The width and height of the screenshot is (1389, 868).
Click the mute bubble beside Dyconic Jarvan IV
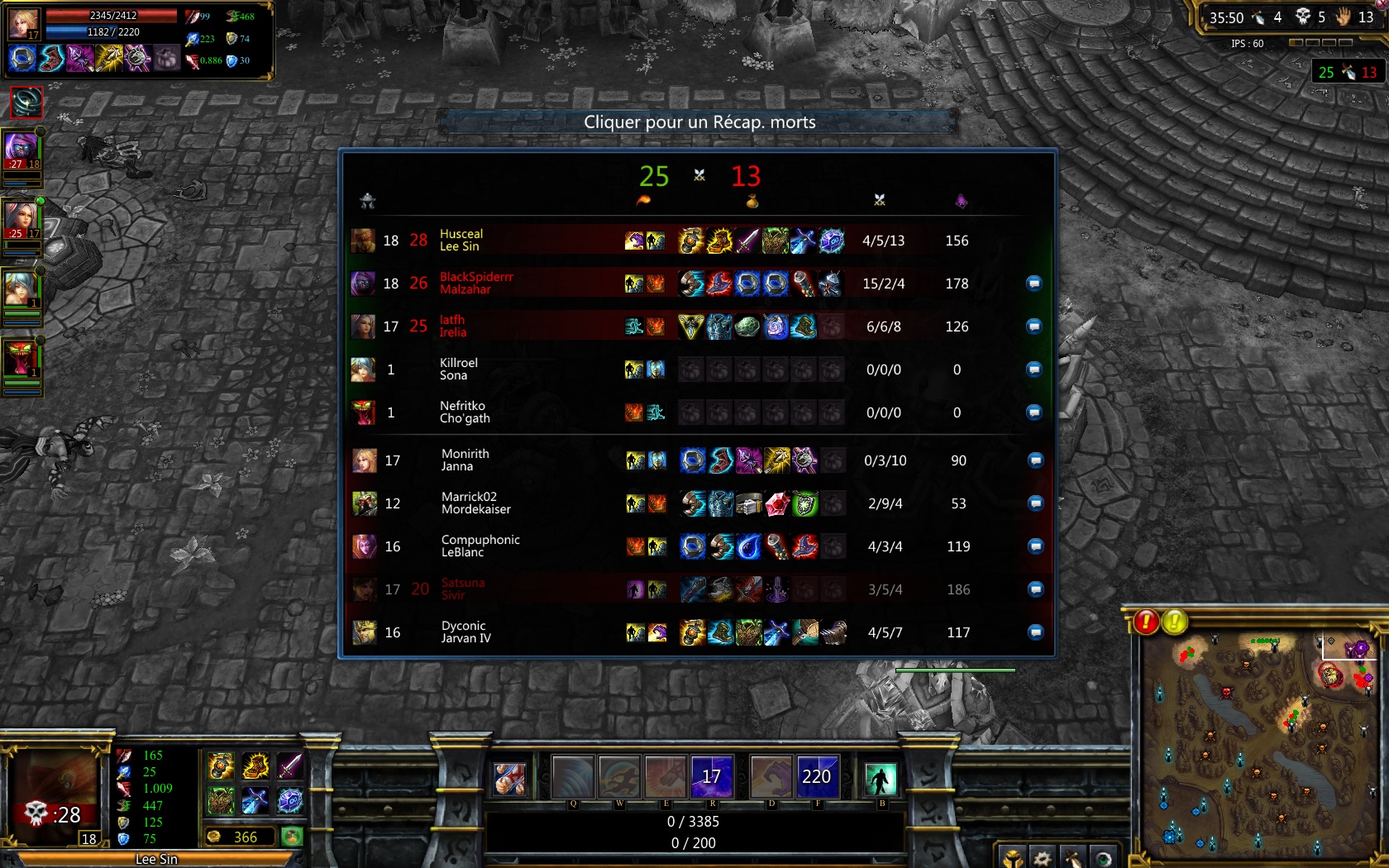pyautogui.click(x=1035, y=632)
